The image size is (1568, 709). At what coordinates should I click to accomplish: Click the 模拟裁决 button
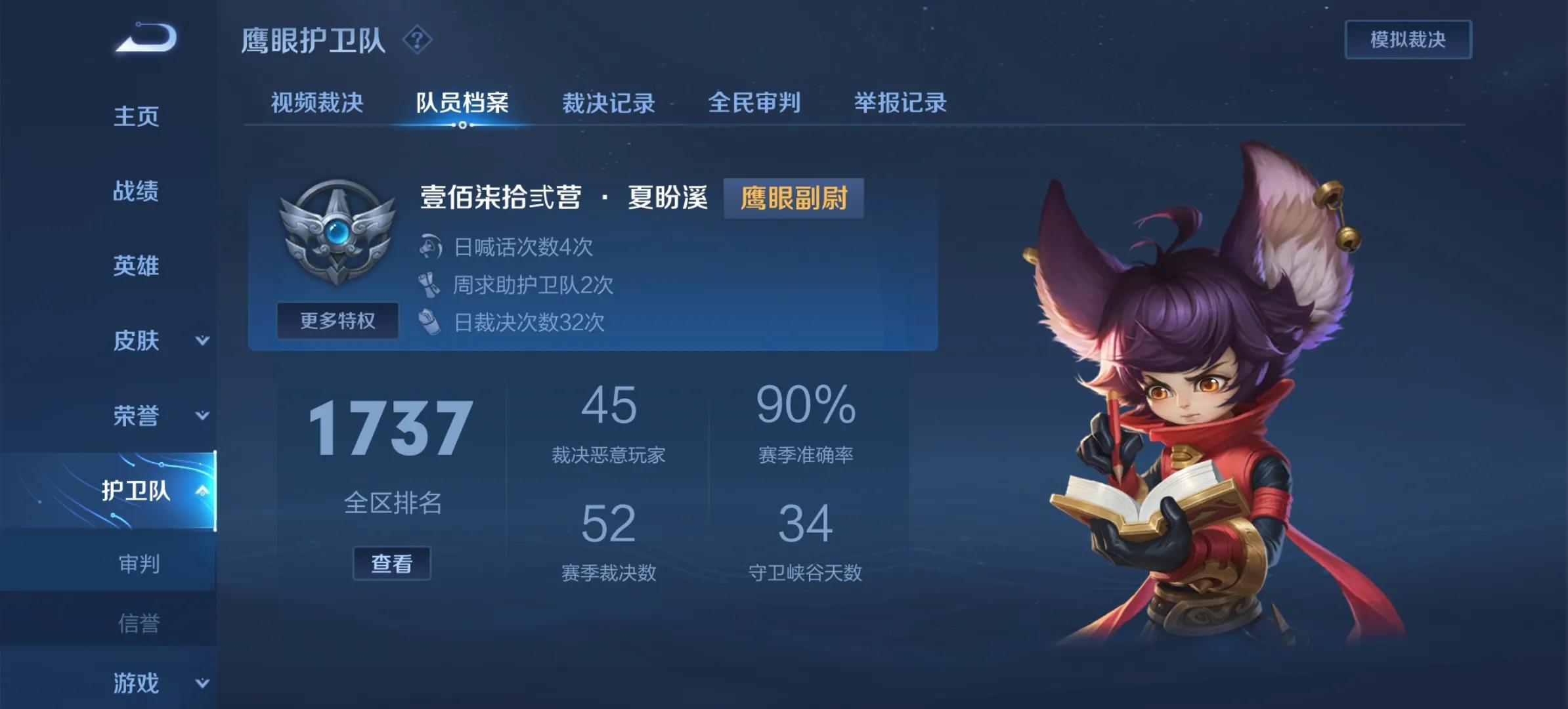[x=1407, y=39]
